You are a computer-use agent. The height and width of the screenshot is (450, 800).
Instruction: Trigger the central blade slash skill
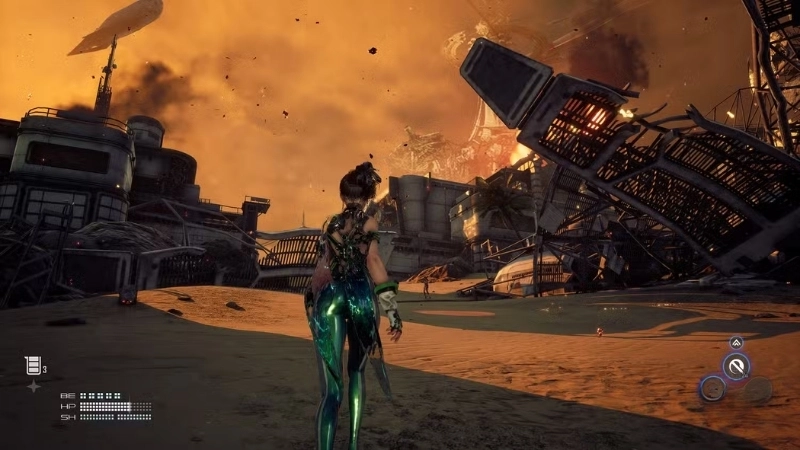(x=737, y=367)
